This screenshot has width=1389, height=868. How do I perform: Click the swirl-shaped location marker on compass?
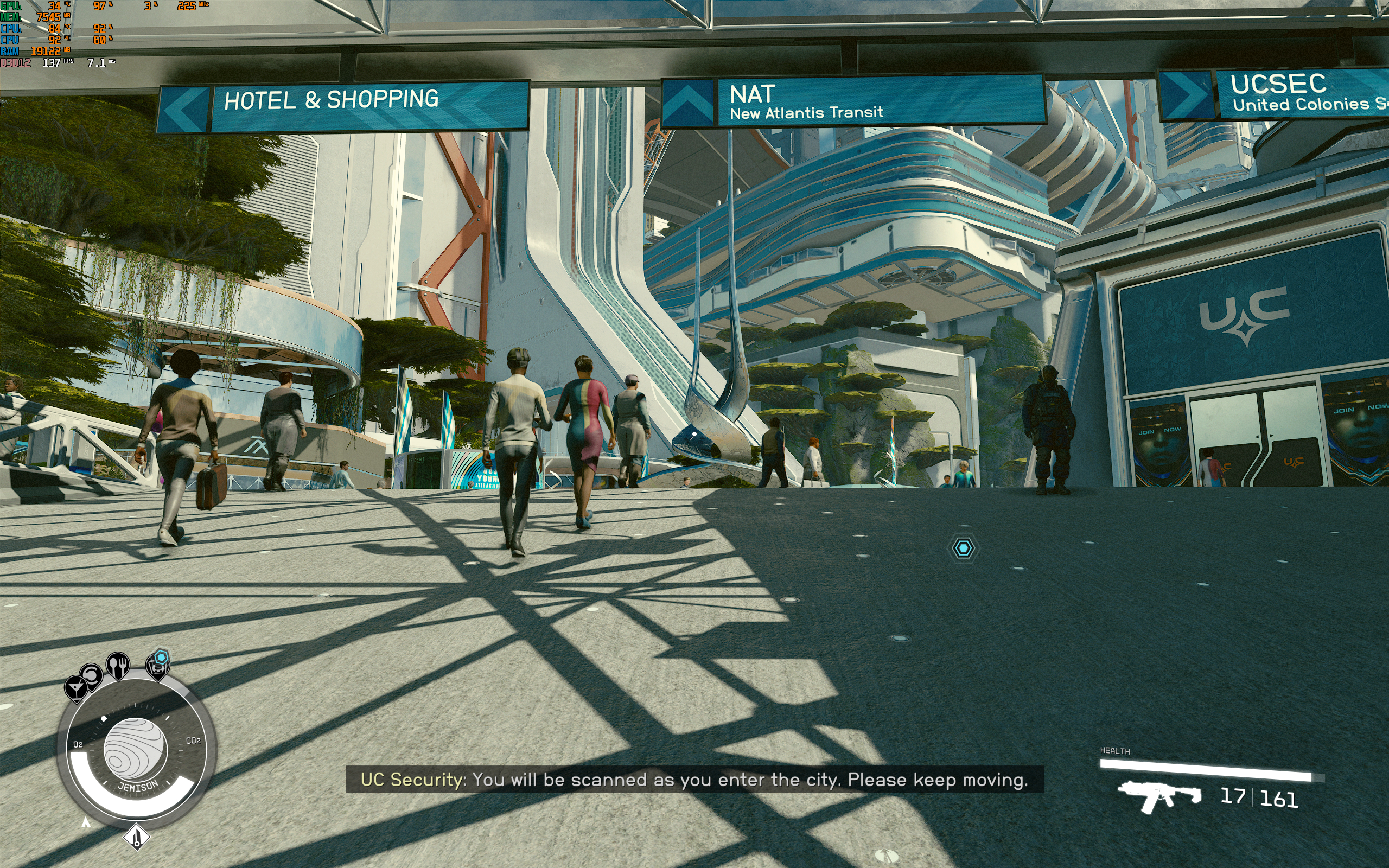click(x=91, y=676)
